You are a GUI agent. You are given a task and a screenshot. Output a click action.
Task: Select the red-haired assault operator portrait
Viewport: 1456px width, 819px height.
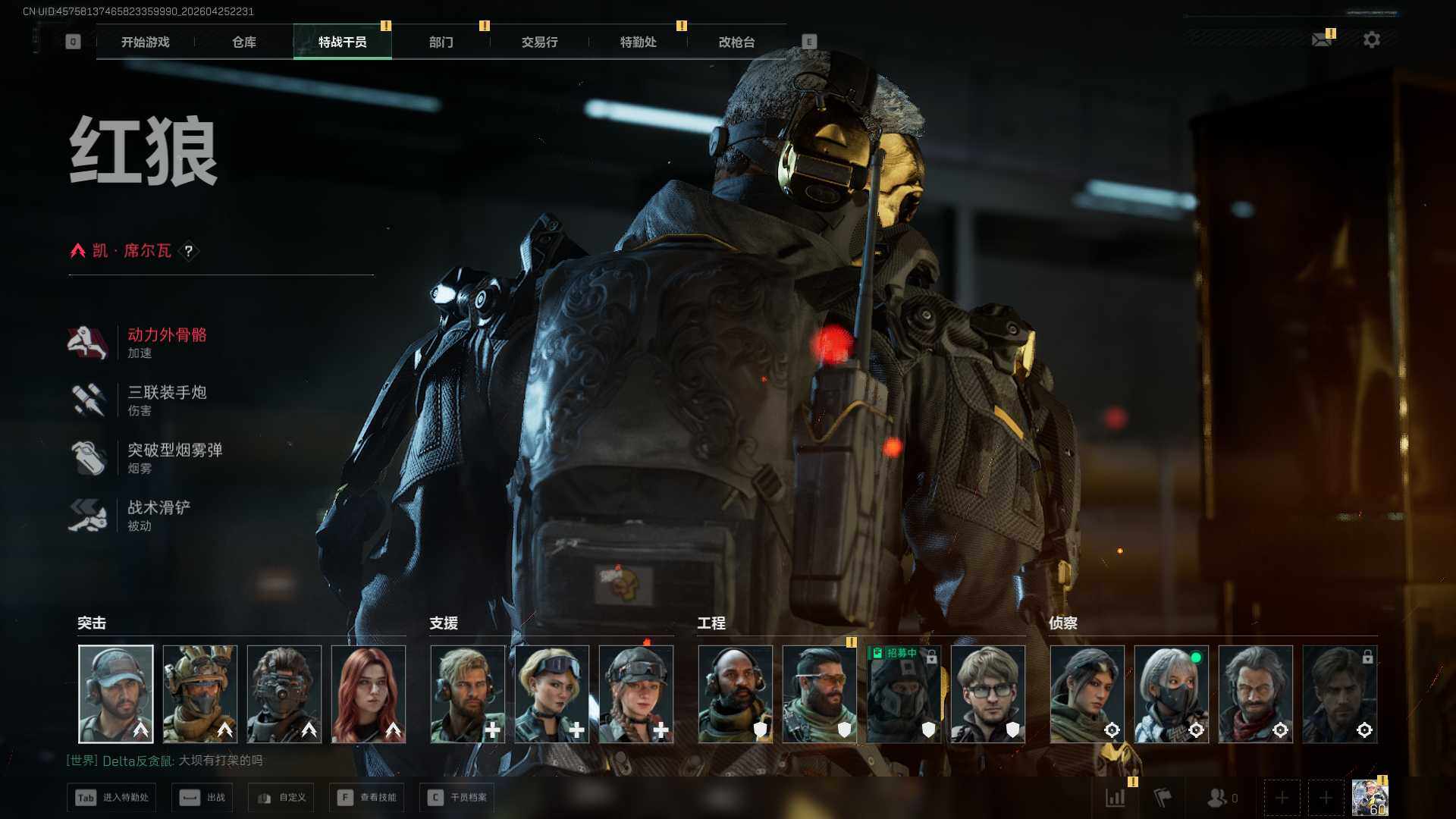pos(369,694)
